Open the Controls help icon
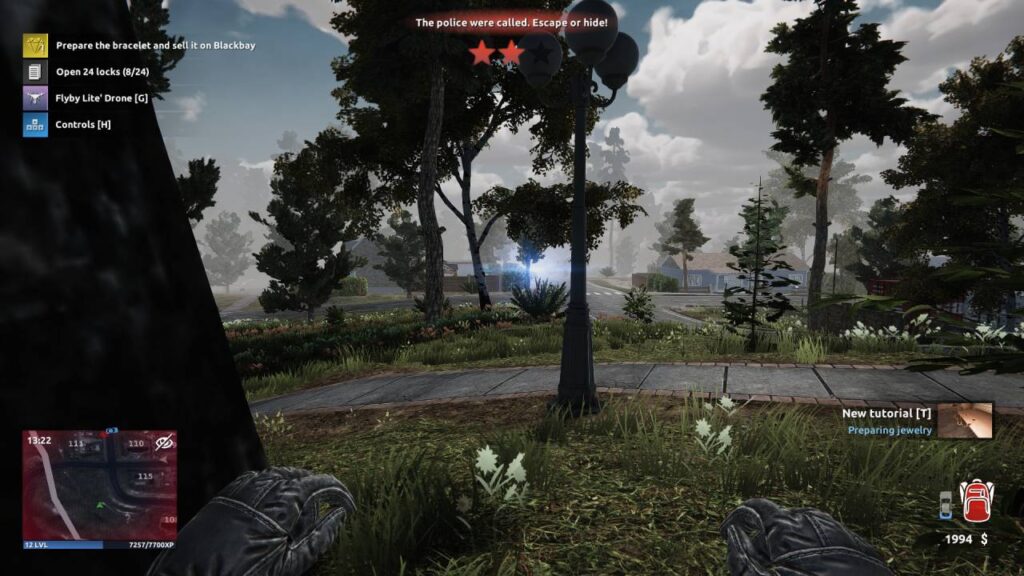1024x576 pixels. (x=35, y=125)
